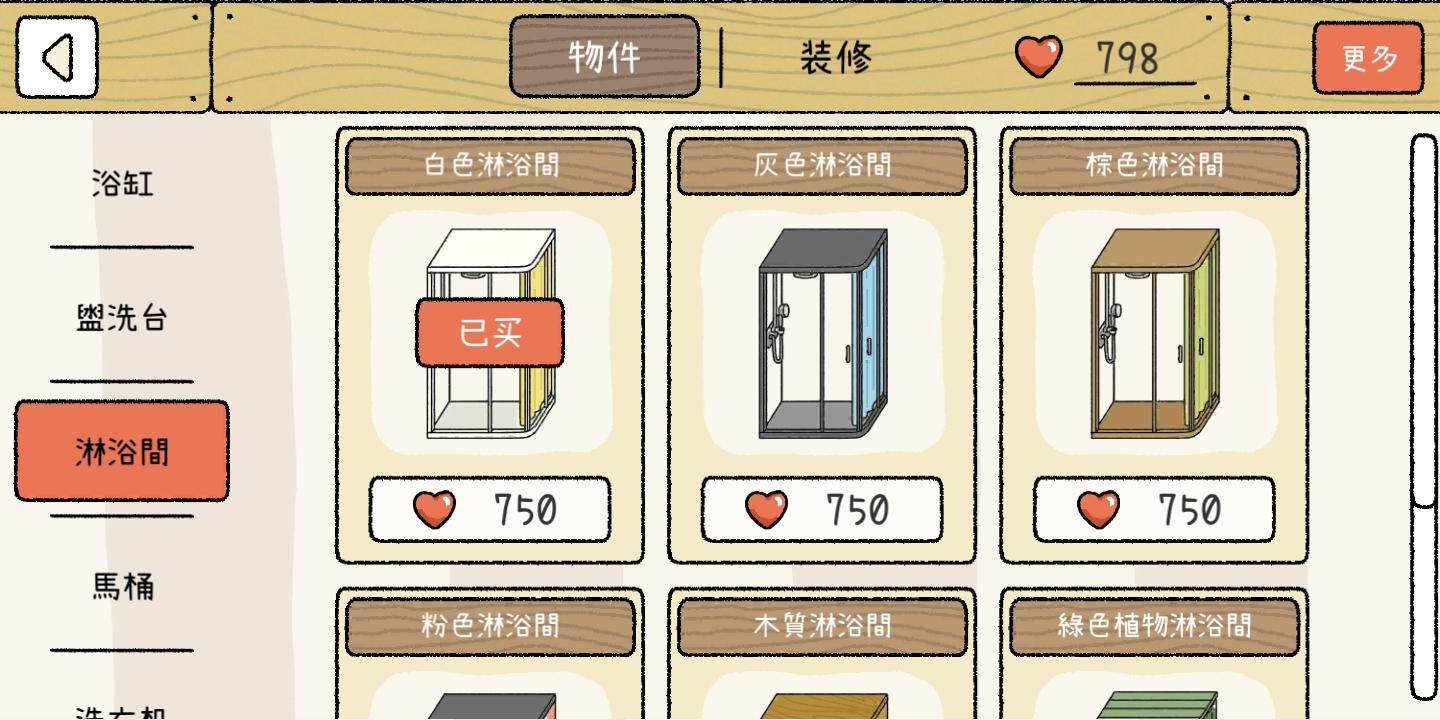Tap the back arrow button

tap(57, 56)
